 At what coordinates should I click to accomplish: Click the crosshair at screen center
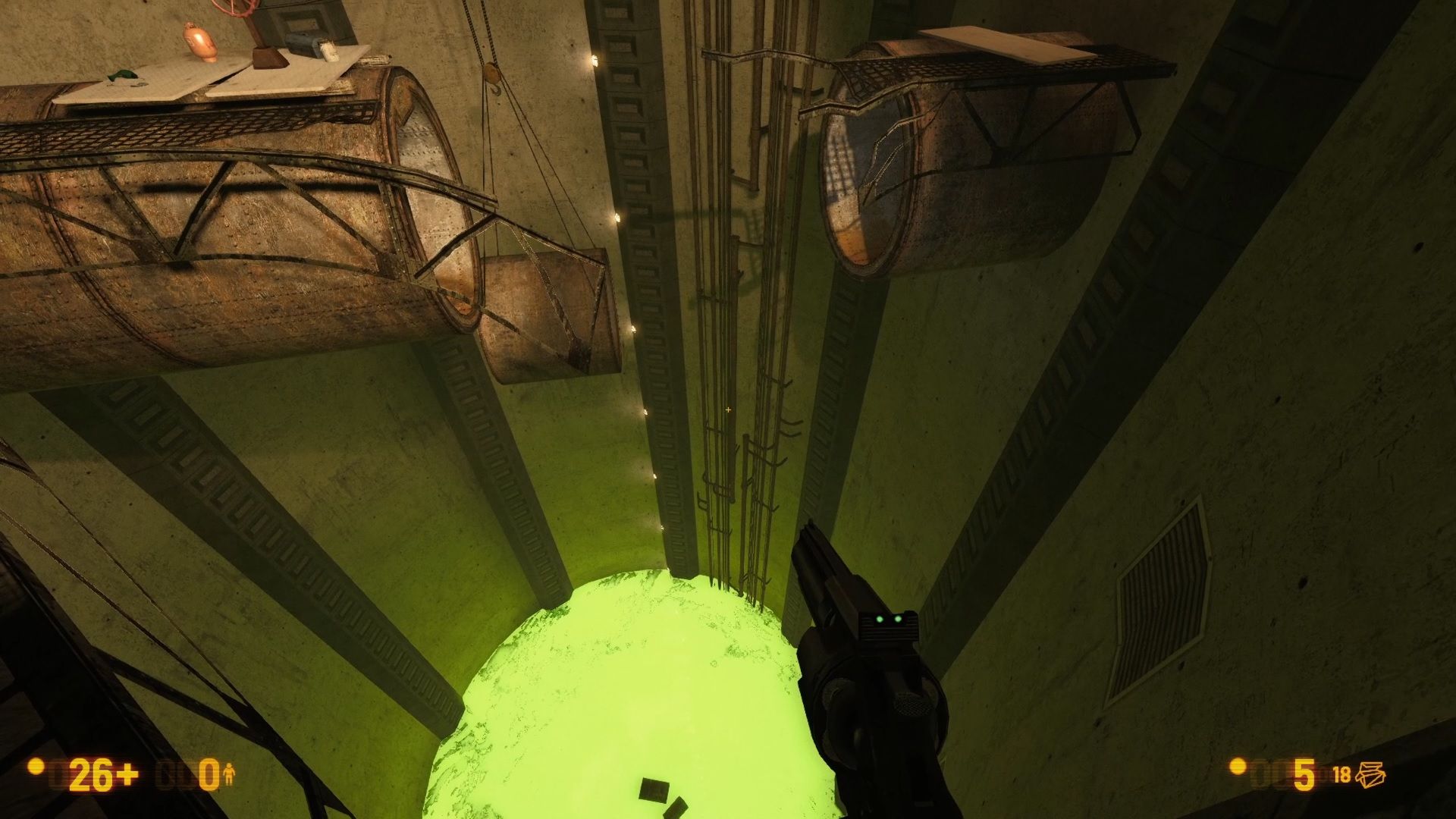(728, 409)
